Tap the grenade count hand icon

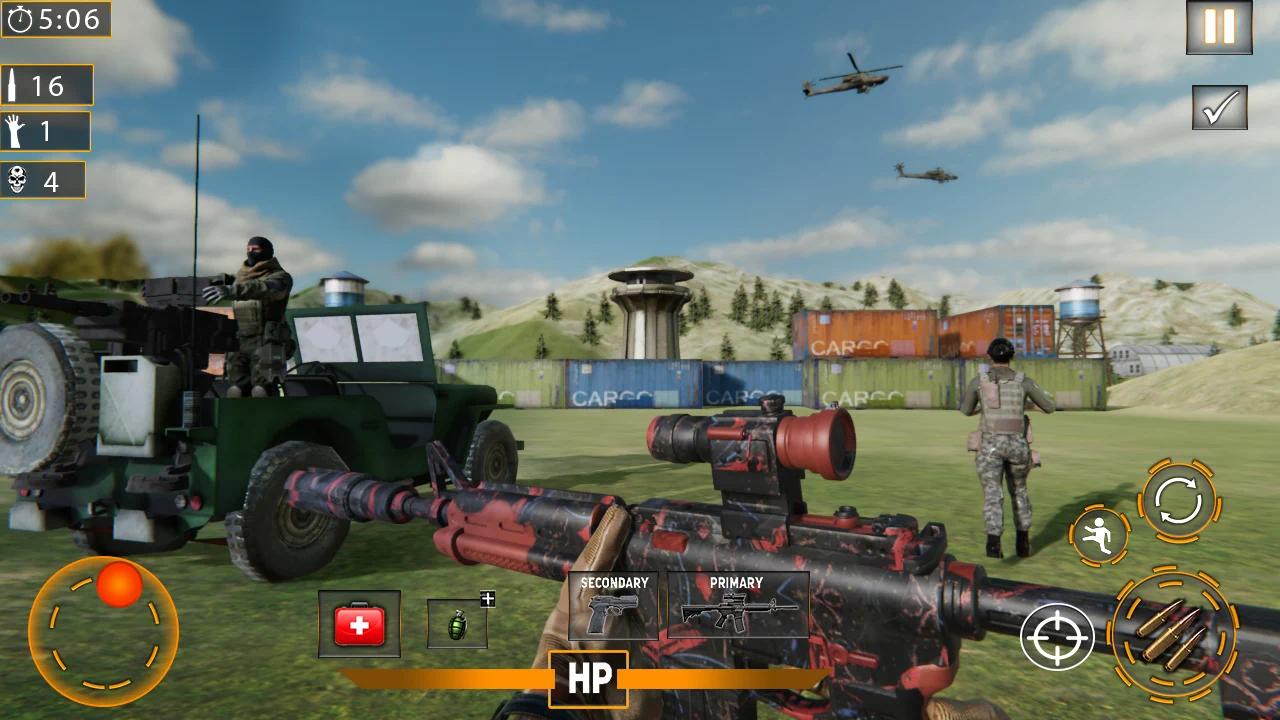[16, 131]
